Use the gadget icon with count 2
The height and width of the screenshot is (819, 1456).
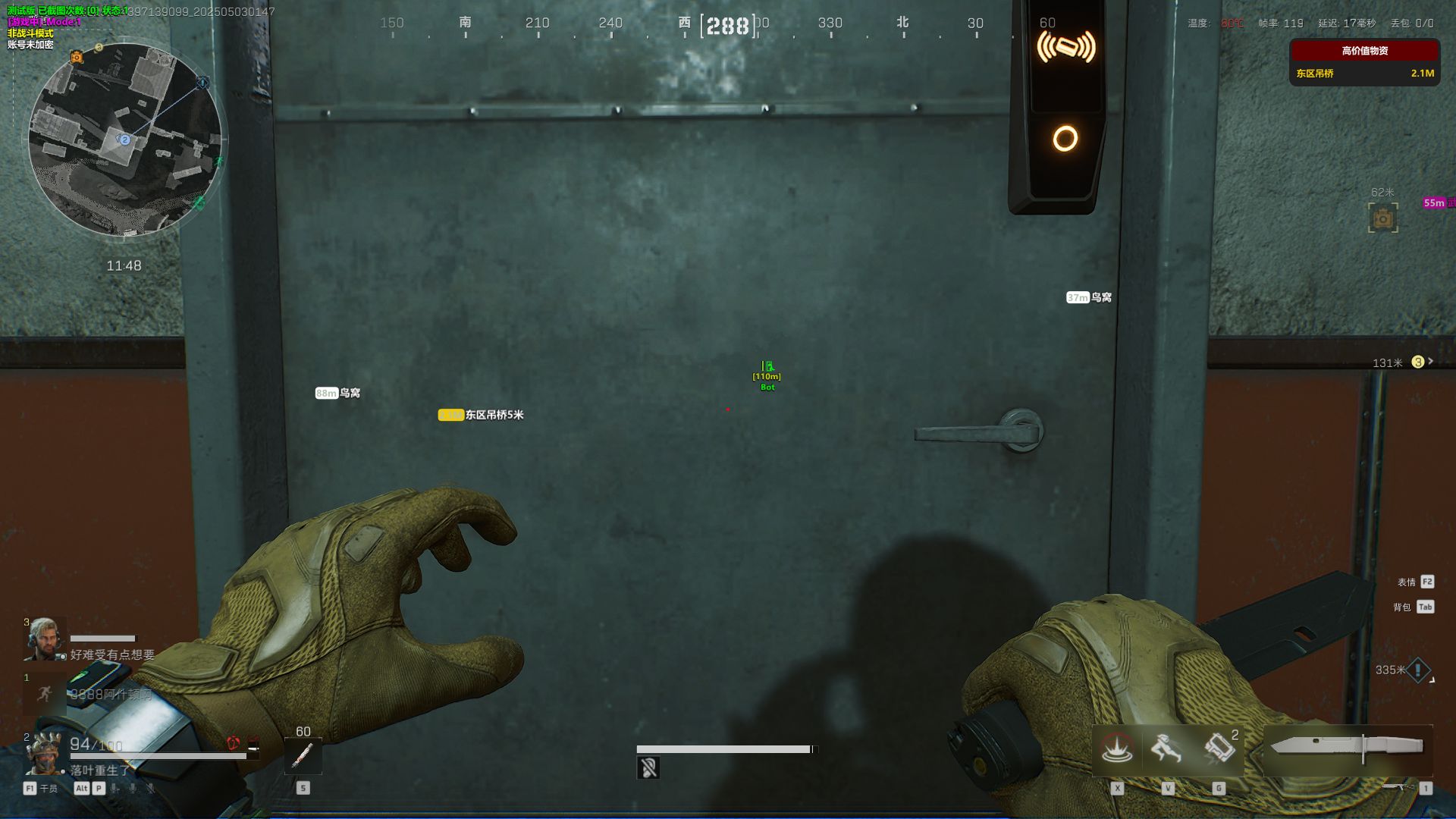pyautogui.click(x=1219, y=748)
